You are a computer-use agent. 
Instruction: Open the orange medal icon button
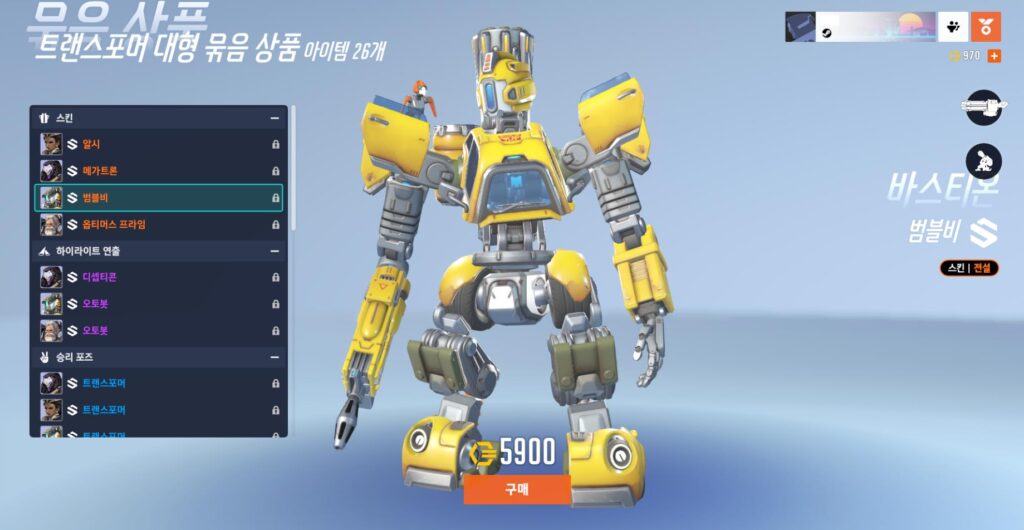[985, 27]
